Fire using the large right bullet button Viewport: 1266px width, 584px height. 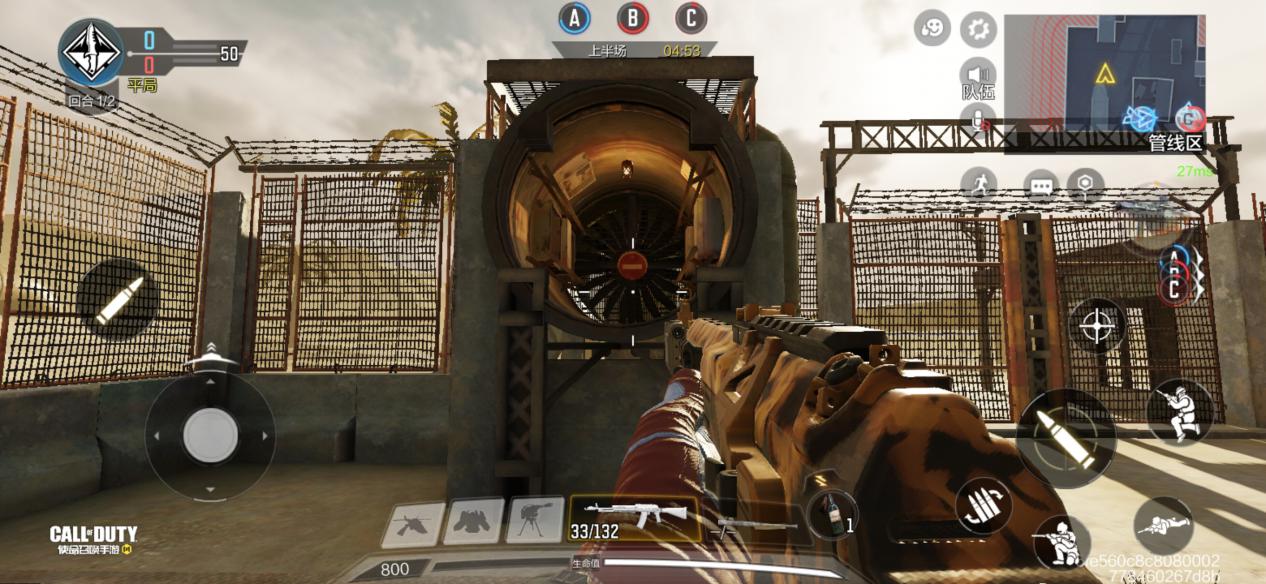[x=1065, y=438]
